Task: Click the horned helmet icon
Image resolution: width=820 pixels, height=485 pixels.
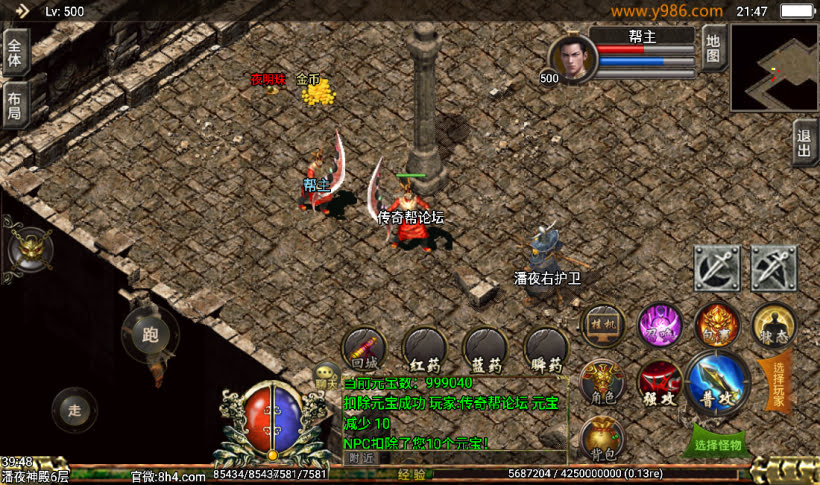Action: (28, 248)
